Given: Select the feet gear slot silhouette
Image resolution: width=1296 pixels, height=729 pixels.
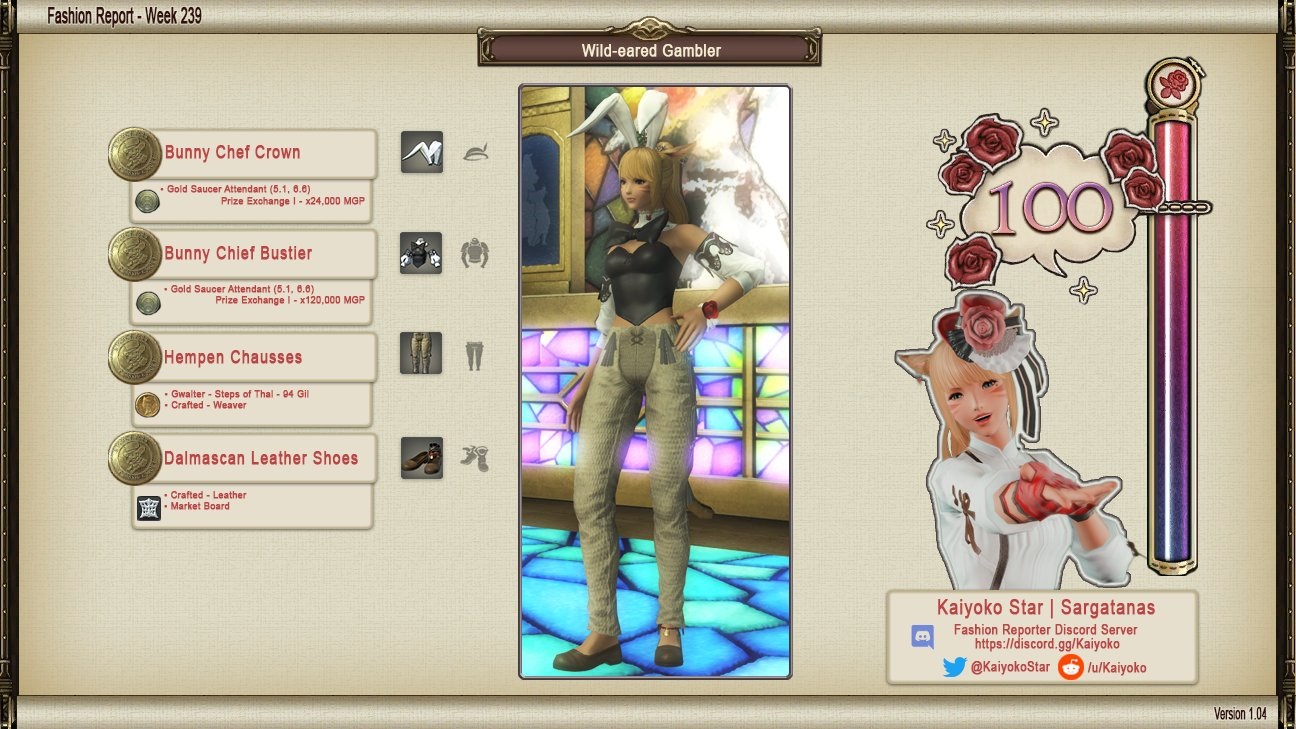Looking at the screenshot, I should pyautogui.click(x=475, y=458).
